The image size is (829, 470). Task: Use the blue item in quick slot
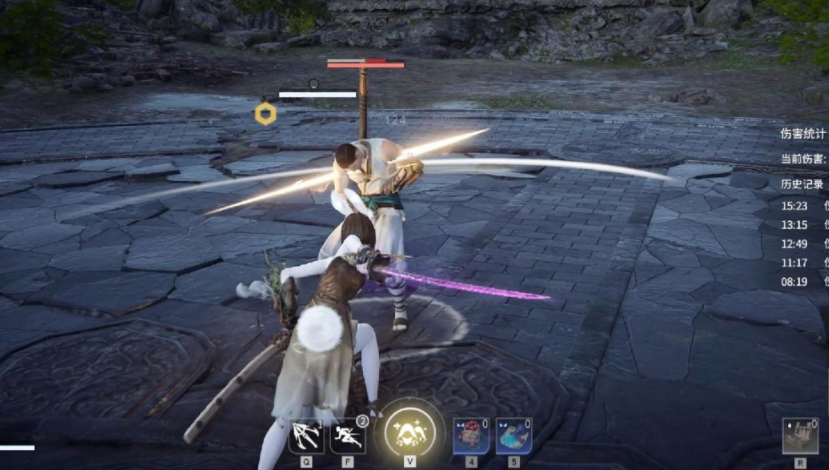[x=513, y=436]
